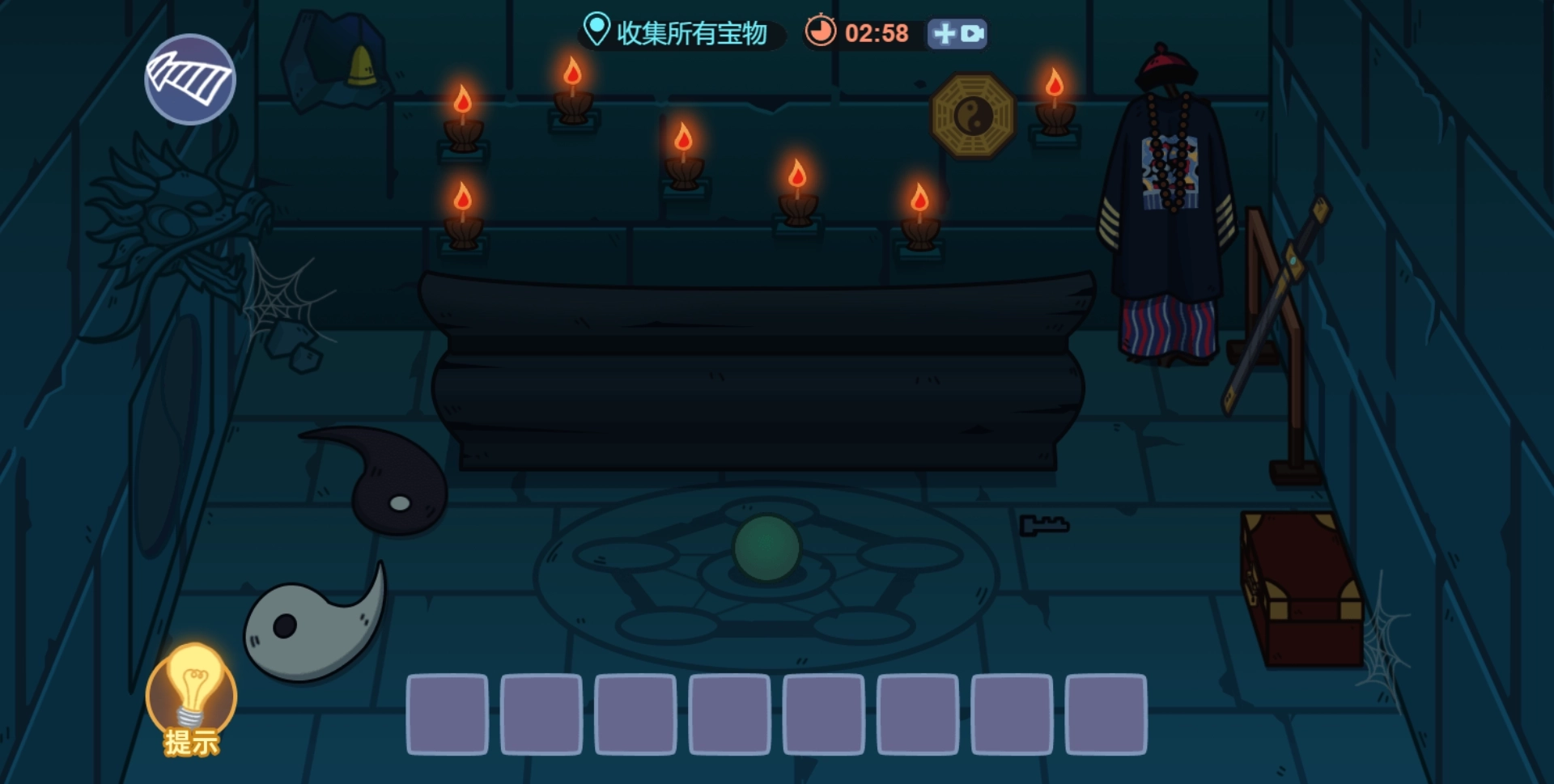
Task: Click the back arrow exit icon top-left
Action: (x=189, y=79)
